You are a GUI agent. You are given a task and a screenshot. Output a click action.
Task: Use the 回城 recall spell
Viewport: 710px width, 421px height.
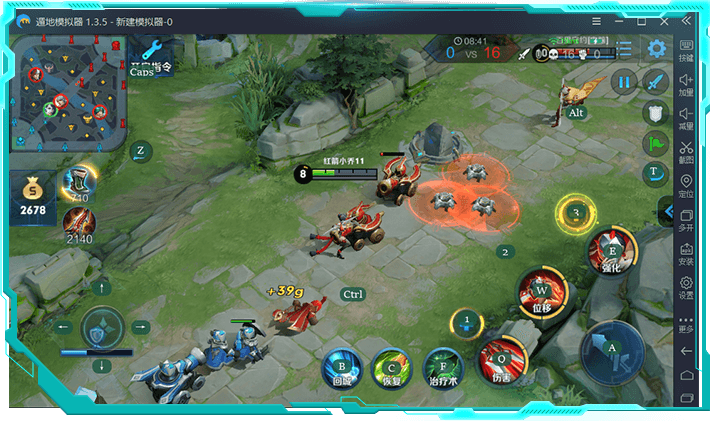(343, 369)
